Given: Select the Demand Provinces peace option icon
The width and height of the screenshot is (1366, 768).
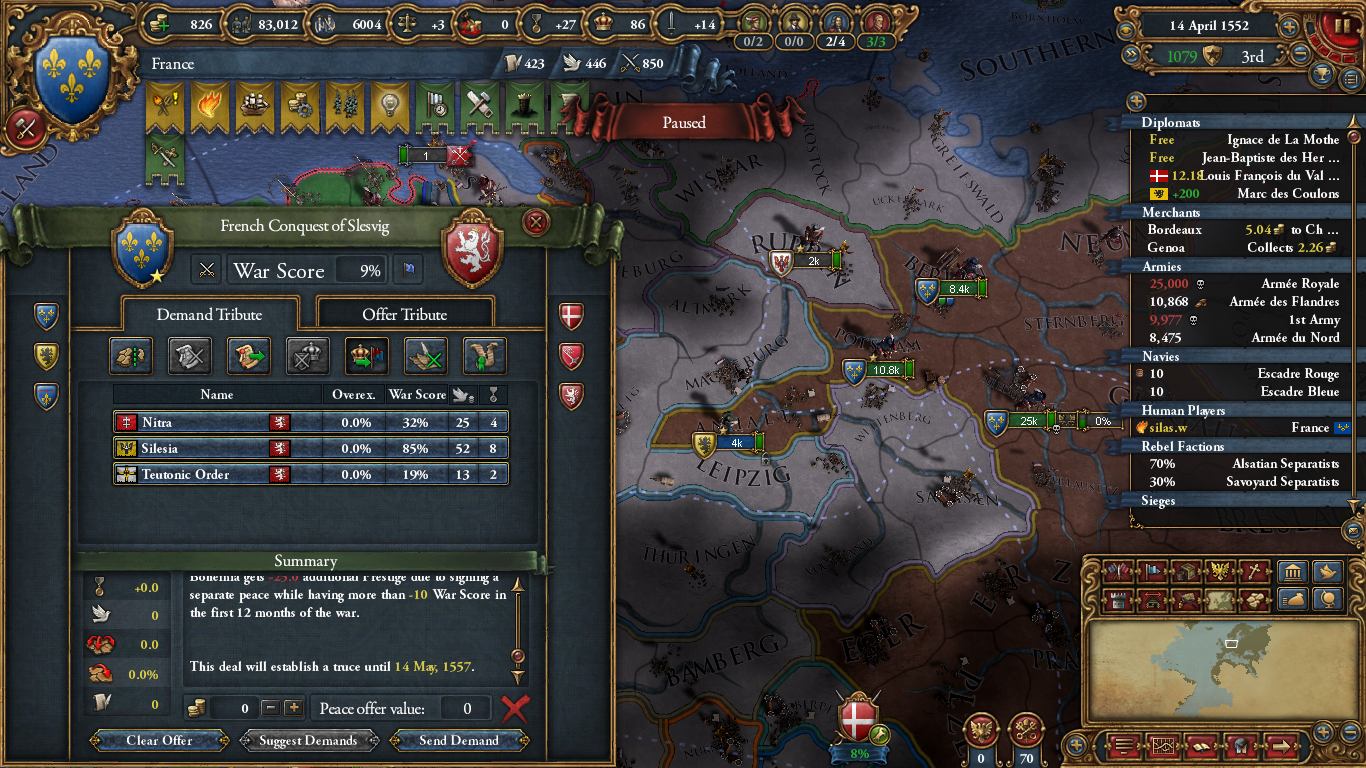Looking at the screenshot, I should coord(130,355).
